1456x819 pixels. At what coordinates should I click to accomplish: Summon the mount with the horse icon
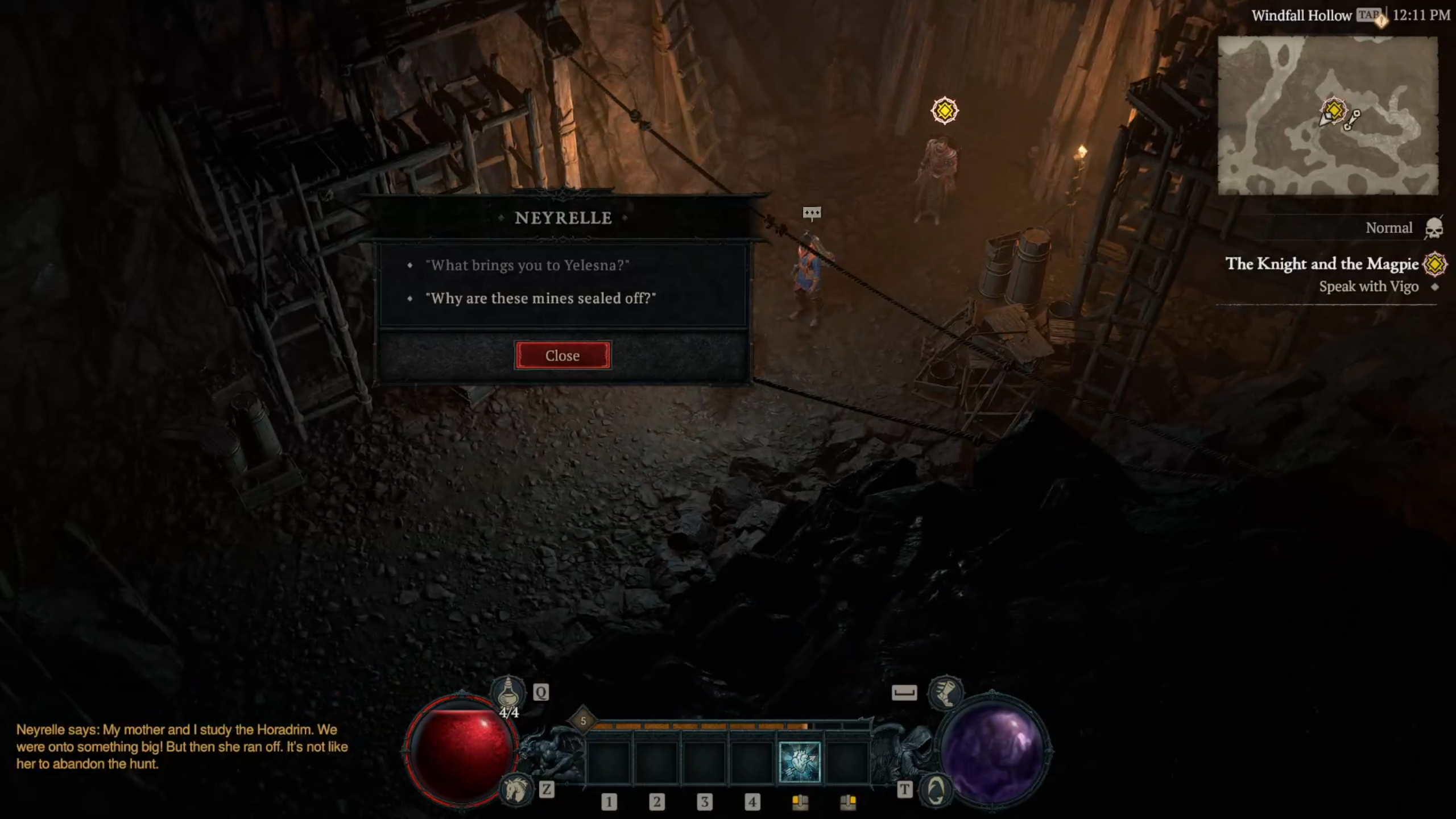(515, 789)
